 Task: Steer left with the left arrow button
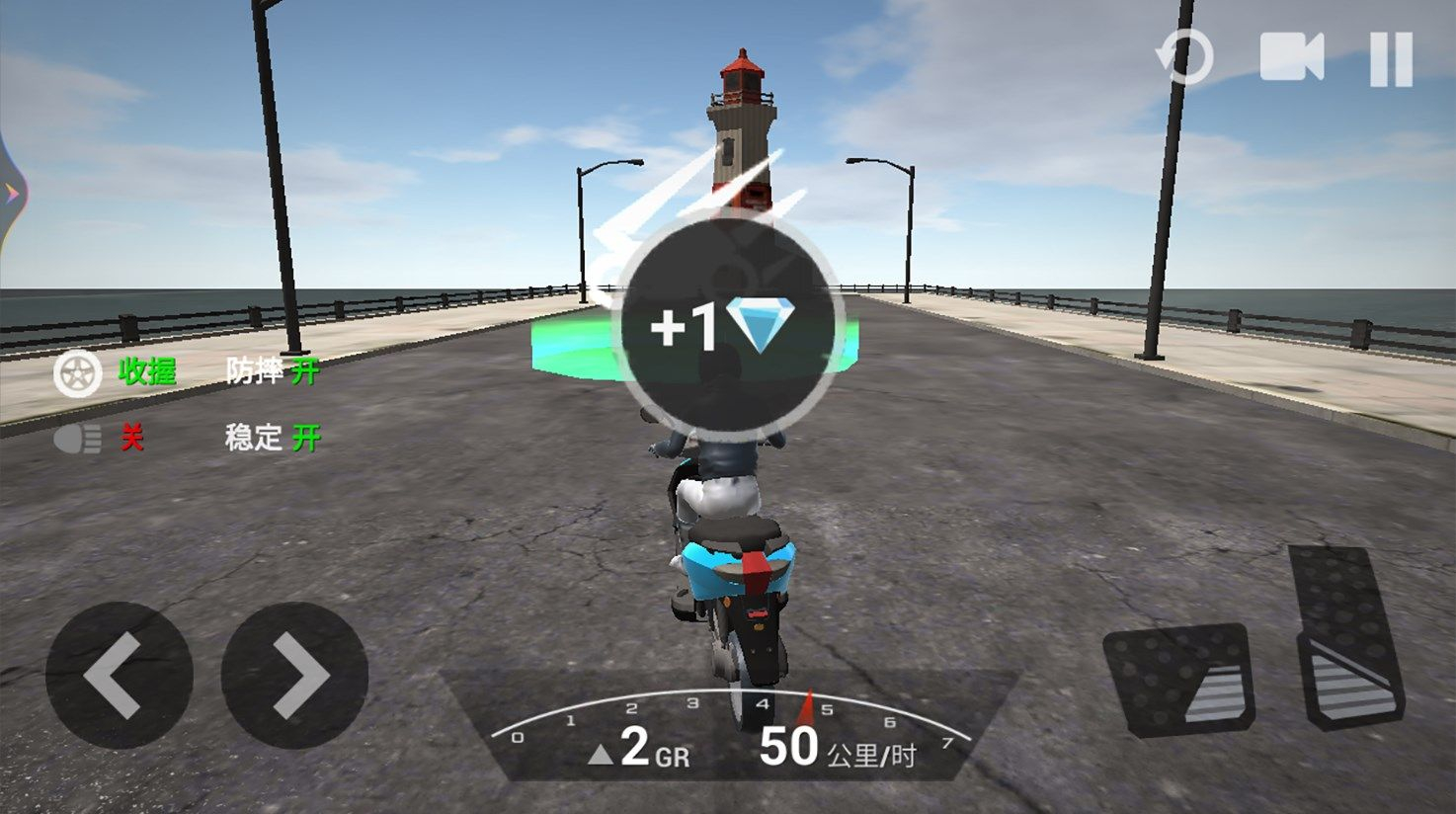(119, 675)
